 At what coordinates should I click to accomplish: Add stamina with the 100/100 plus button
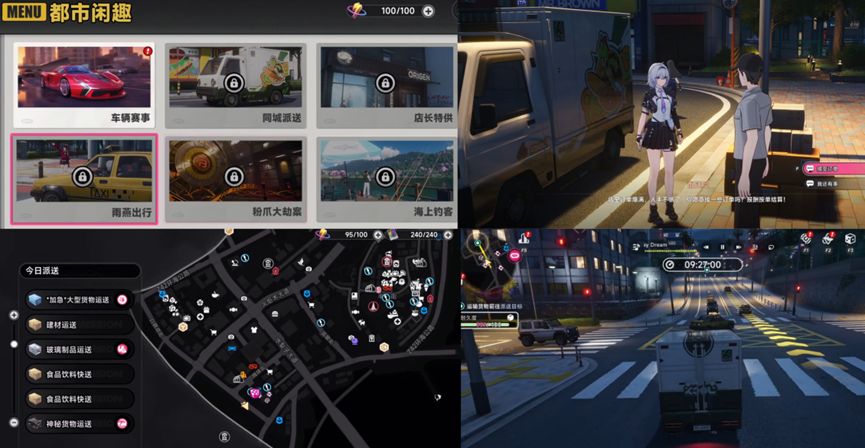[428, 11]
